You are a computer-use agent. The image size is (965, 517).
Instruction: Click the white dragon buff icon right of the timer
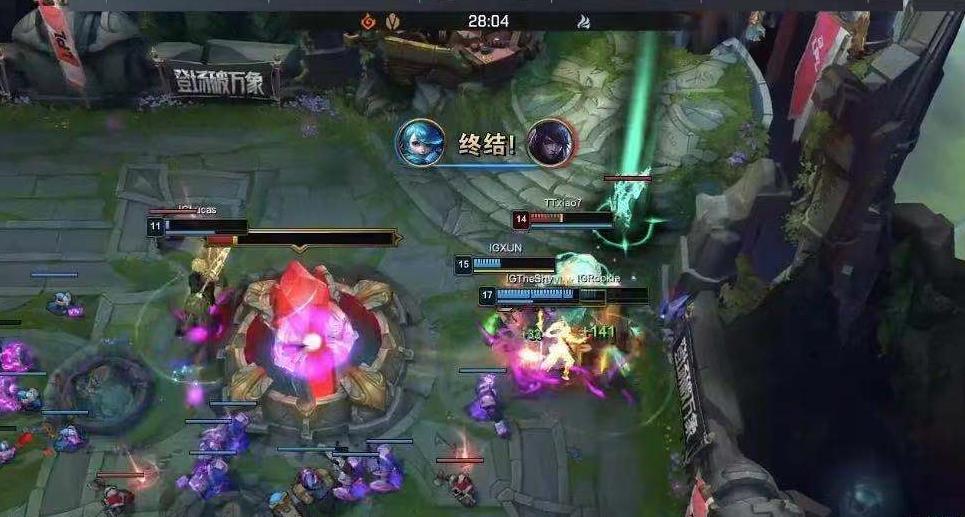coord(584,21)
